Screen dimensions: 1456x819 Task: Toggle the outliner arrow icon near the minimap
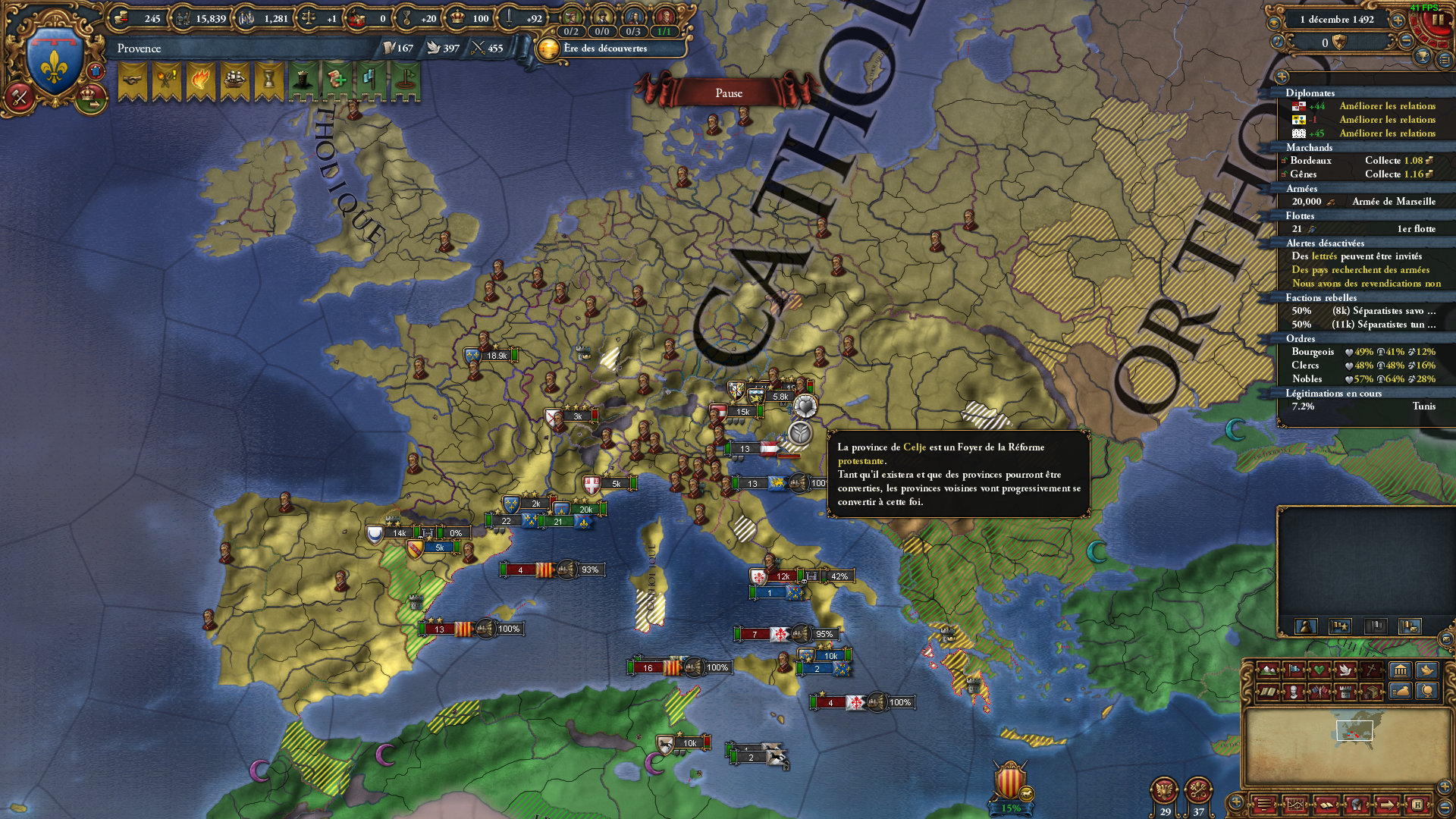1388,805
